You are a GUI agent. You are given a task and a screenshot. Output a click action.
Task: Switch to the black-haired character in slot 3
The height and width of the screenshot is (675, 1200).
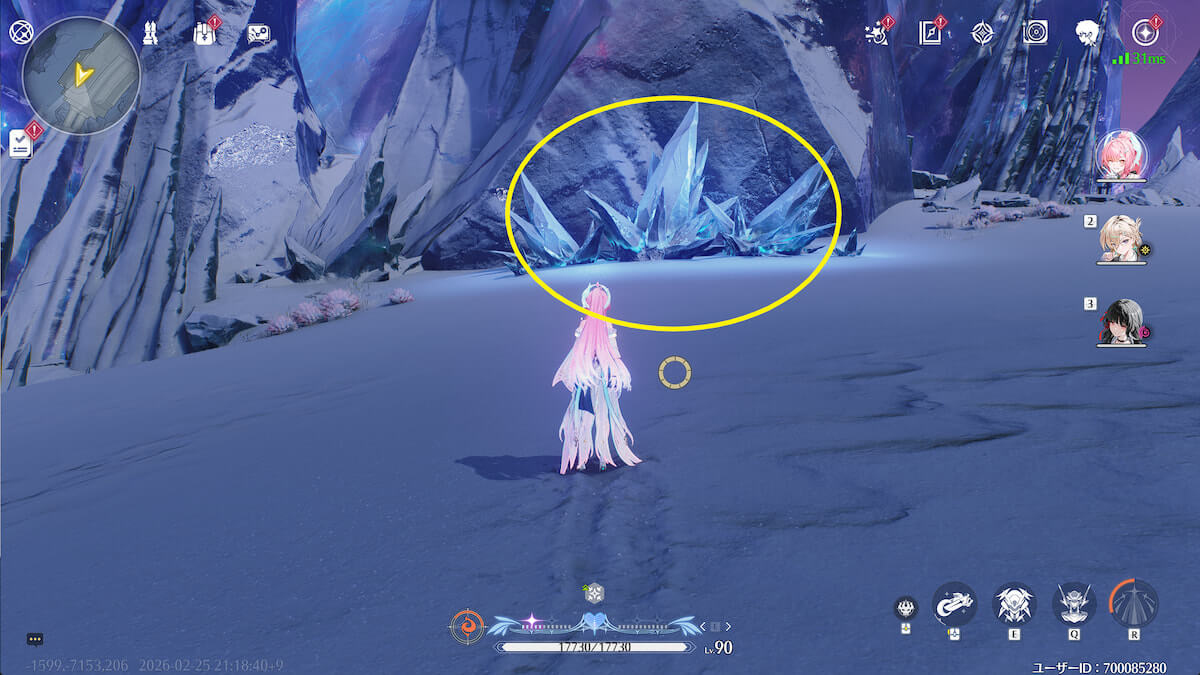[1119, 322]
